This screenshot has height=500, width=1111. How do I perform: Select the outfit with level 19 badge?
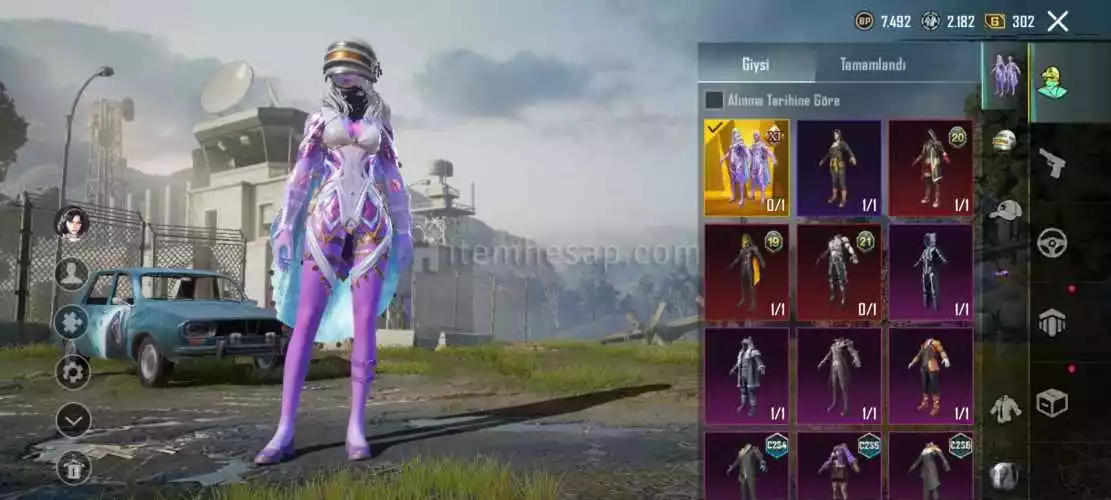(x=746, y=272)
